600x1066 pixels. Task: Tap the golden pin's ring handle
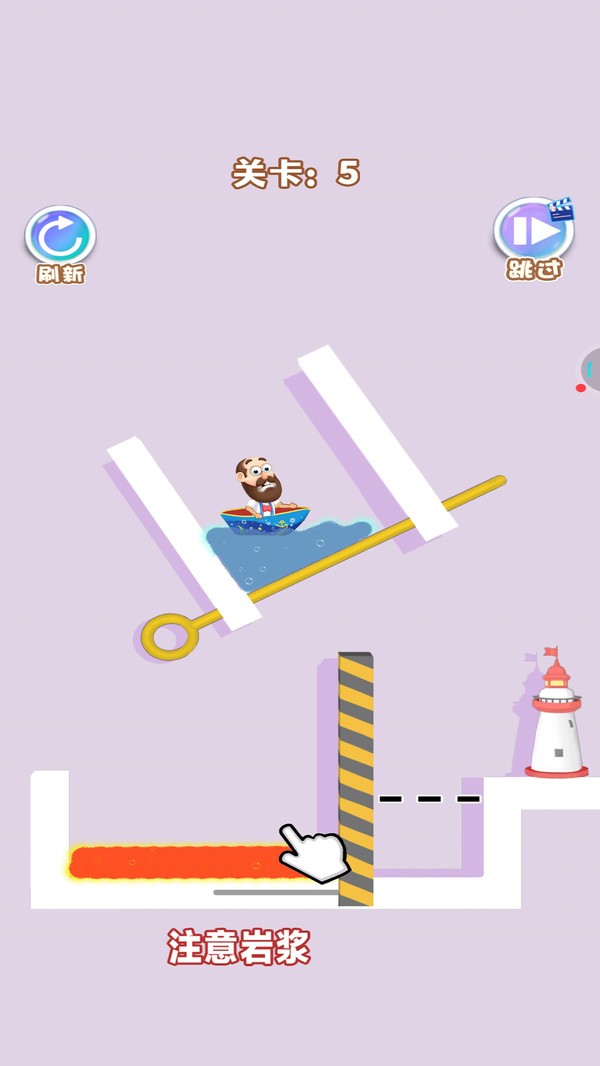coord(167,635)
